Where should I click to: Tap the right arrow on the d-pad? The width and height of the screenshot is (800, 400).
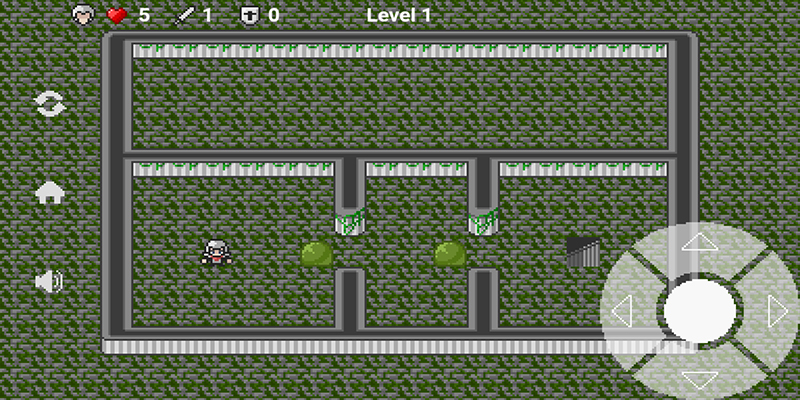777,312
